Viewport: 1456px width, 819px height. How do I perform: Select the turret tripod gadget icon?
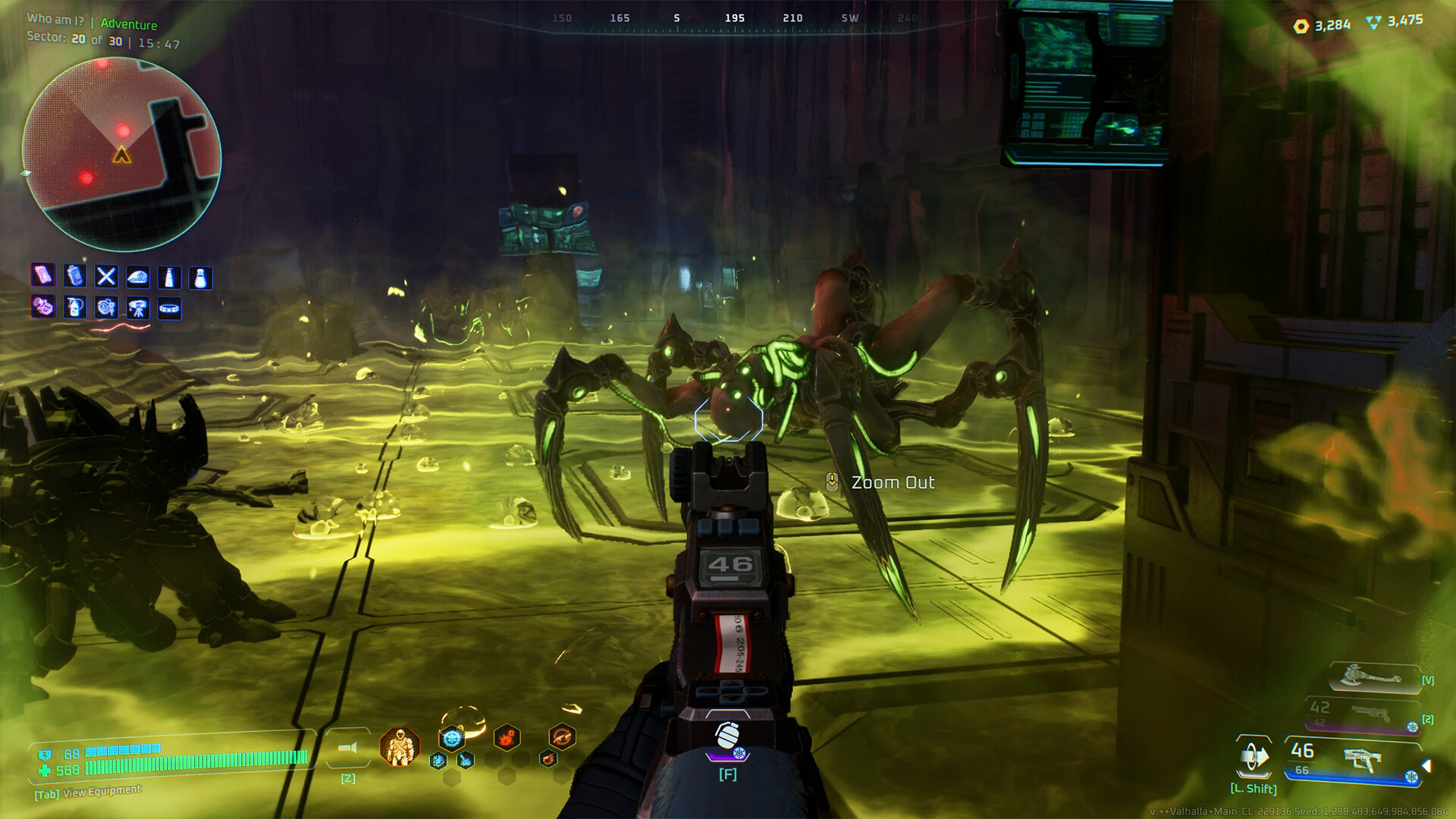139,309
